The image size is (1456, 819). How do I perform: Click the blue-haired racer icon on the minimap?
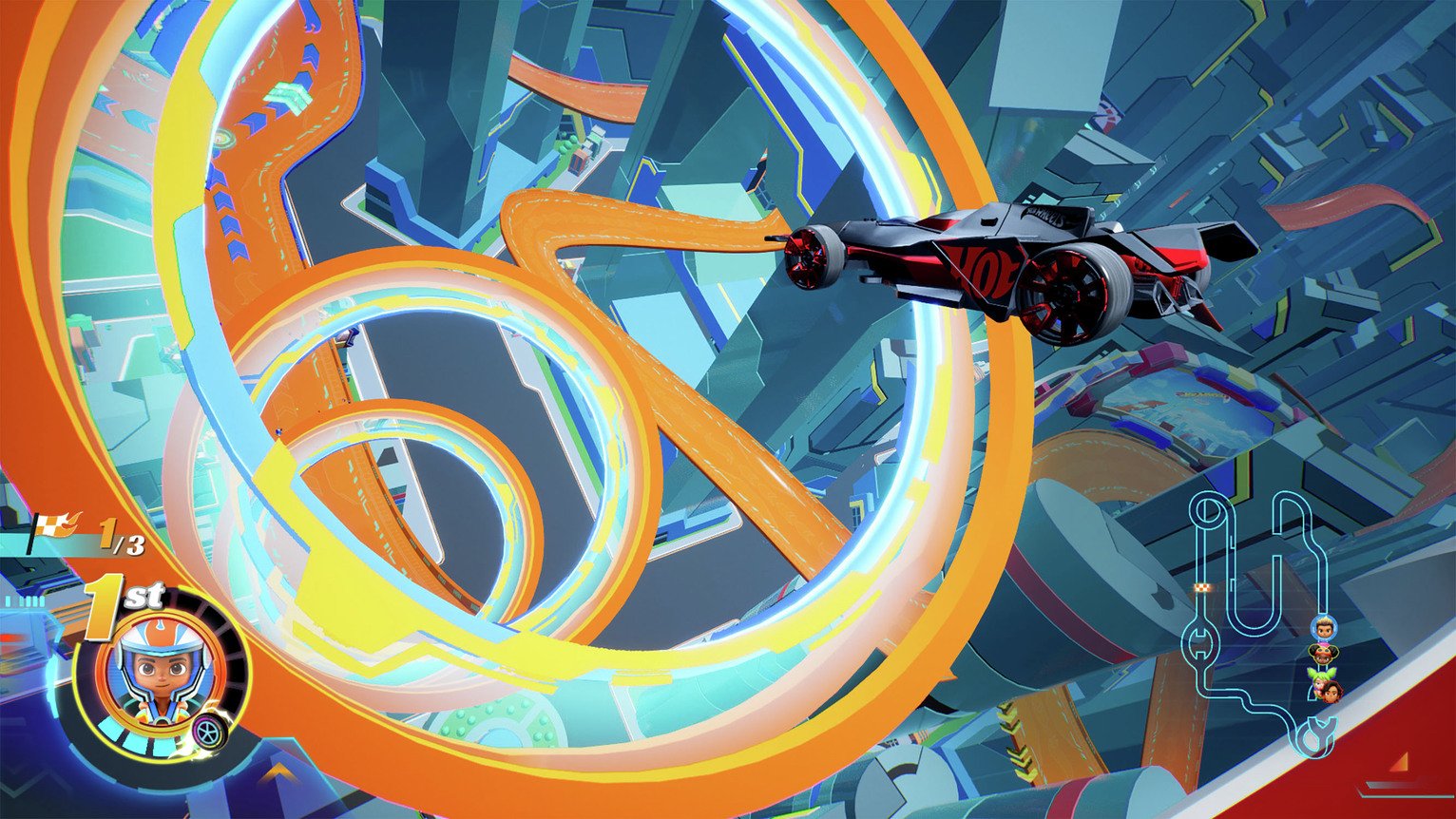(1325, 627)
